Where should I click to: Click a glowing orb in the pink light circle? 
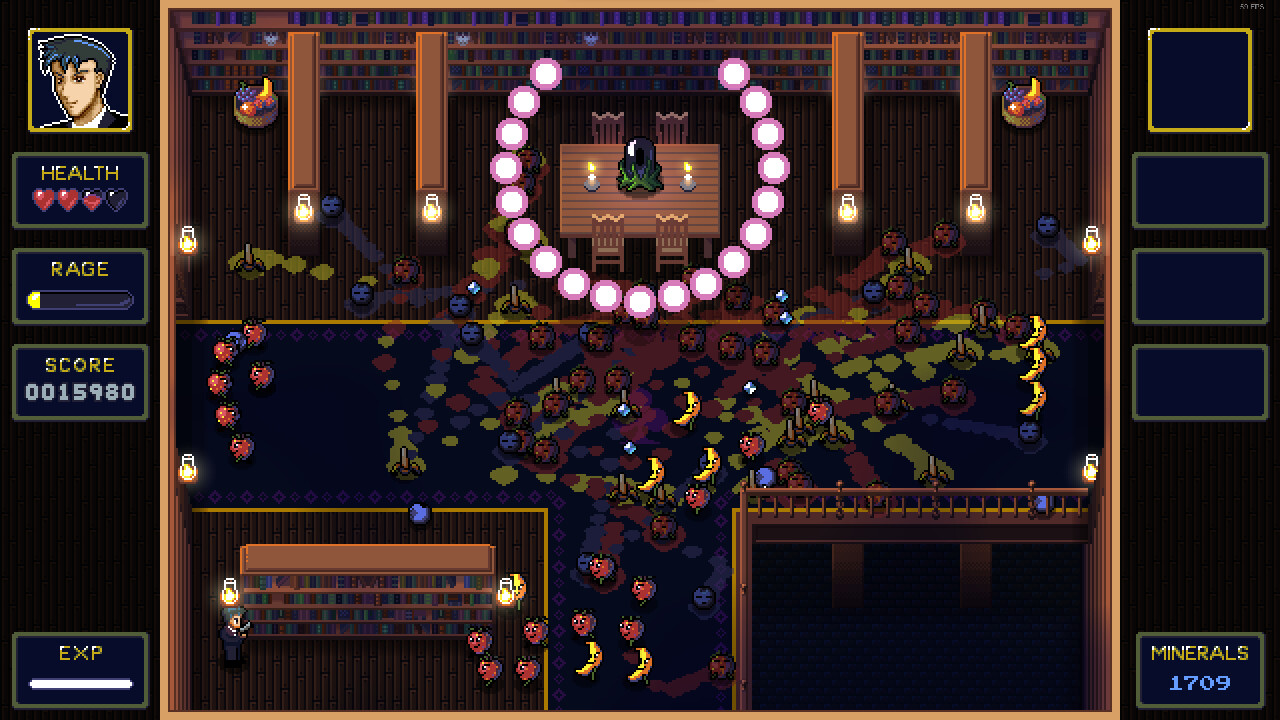click(548, 72)
